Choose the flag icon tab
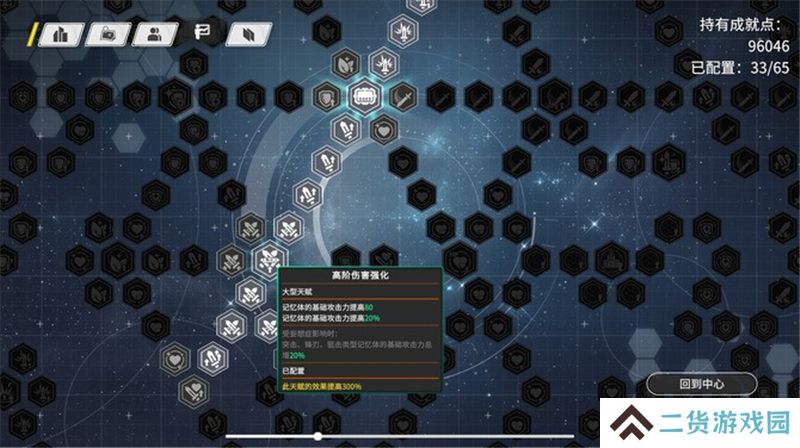The width and height of the screenshot is (800, 448). [200, 34]
